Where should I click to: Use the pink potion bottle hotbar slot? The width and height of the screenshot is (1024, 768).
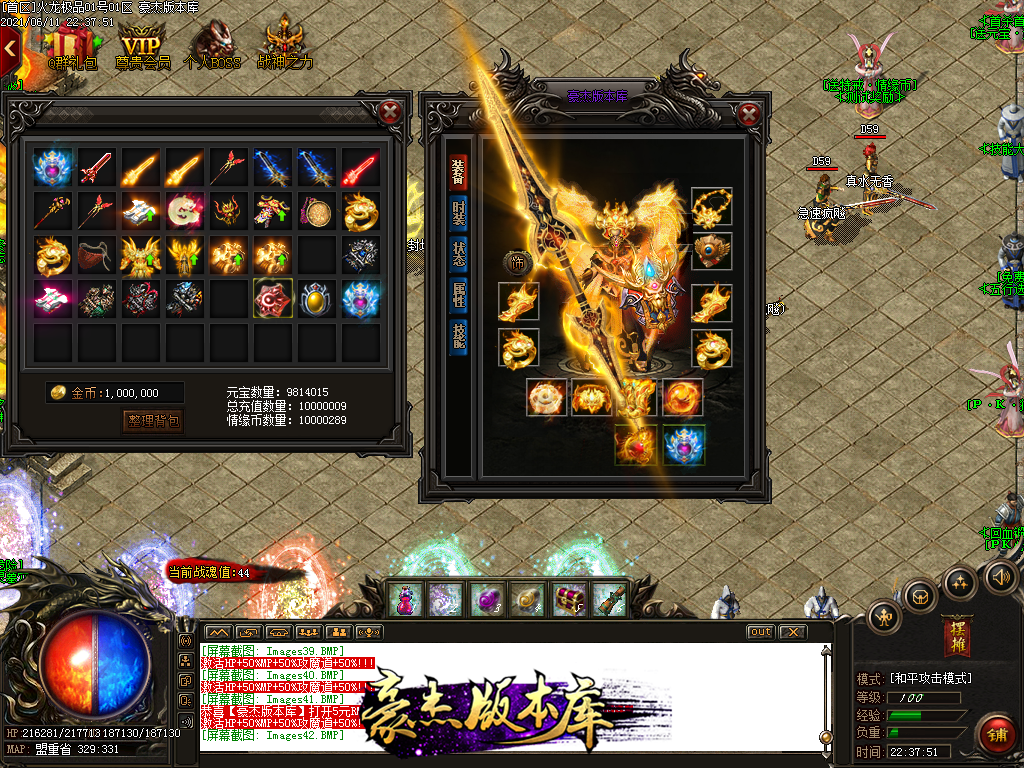(406, 599)
